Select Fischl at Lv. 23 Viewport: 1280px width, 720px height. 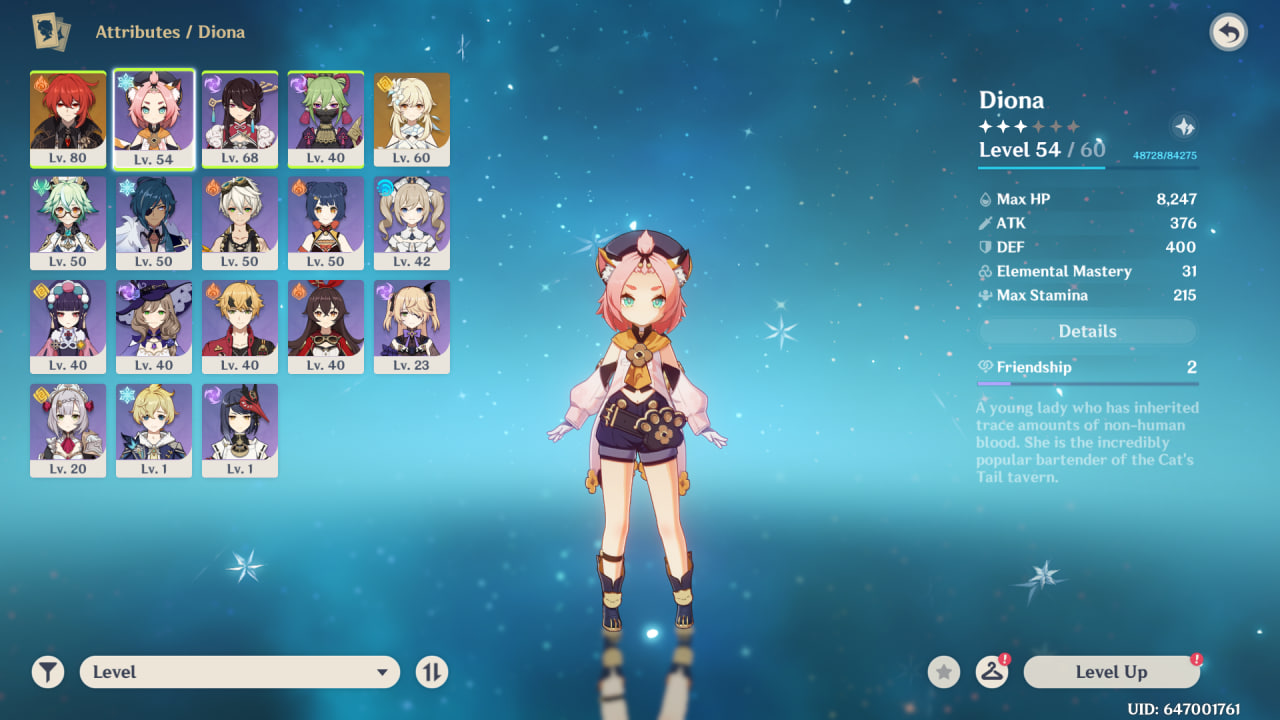click(412, 327)
